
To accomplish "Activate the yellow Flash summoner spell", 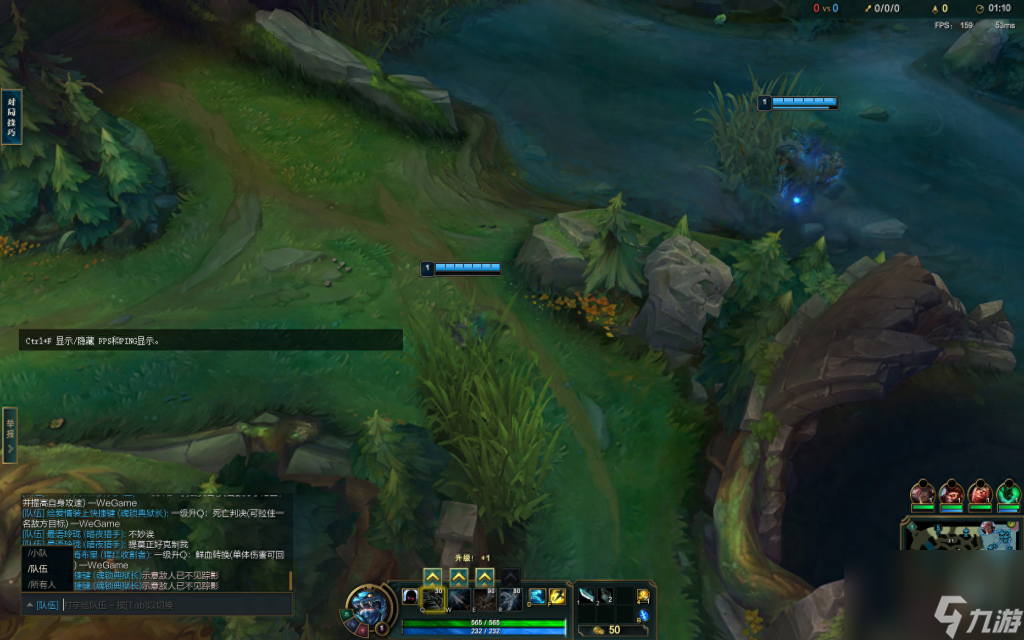I will pyautogui.click(x=558, y=597).
